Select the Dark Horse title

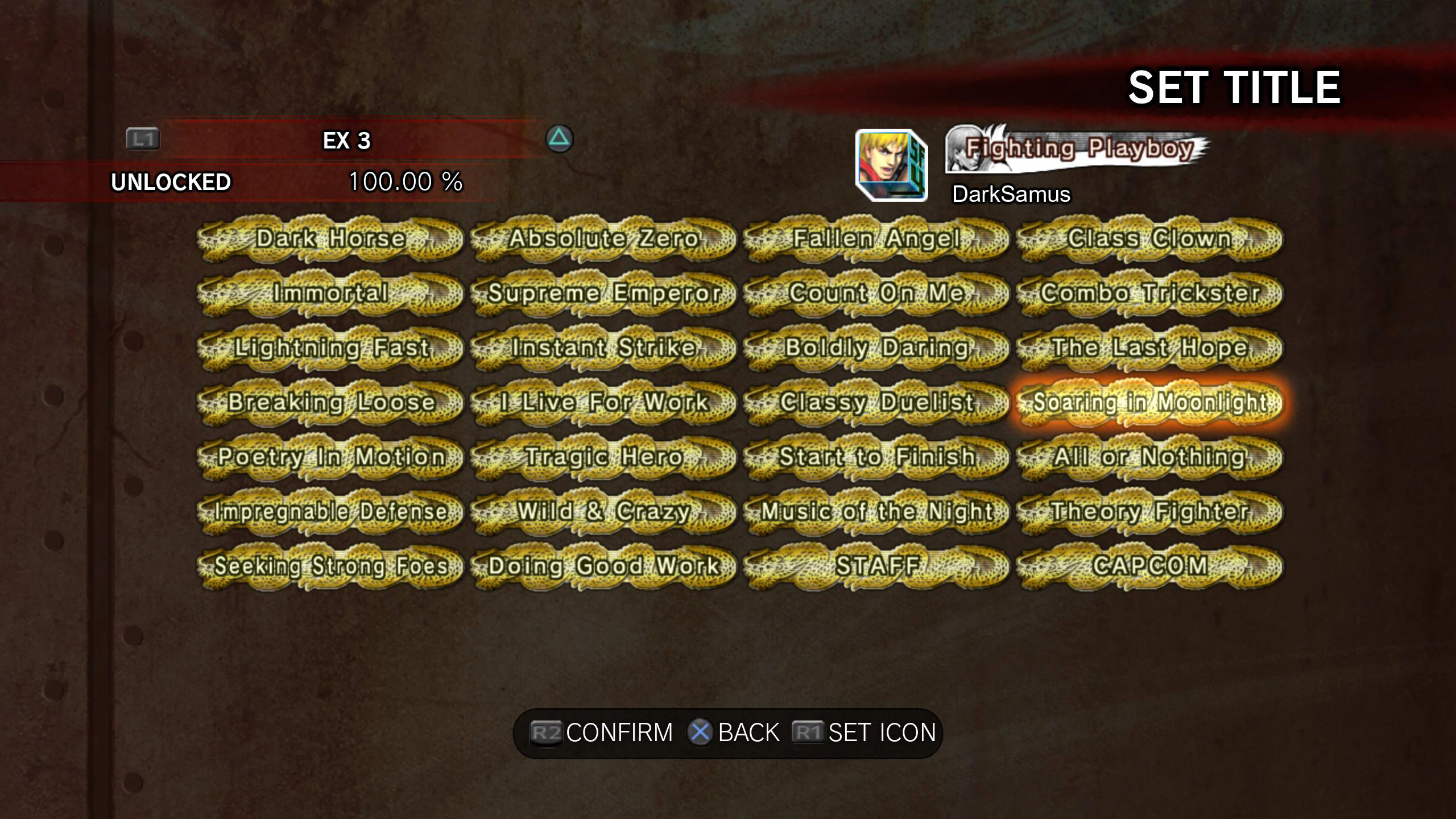(330, 239)
